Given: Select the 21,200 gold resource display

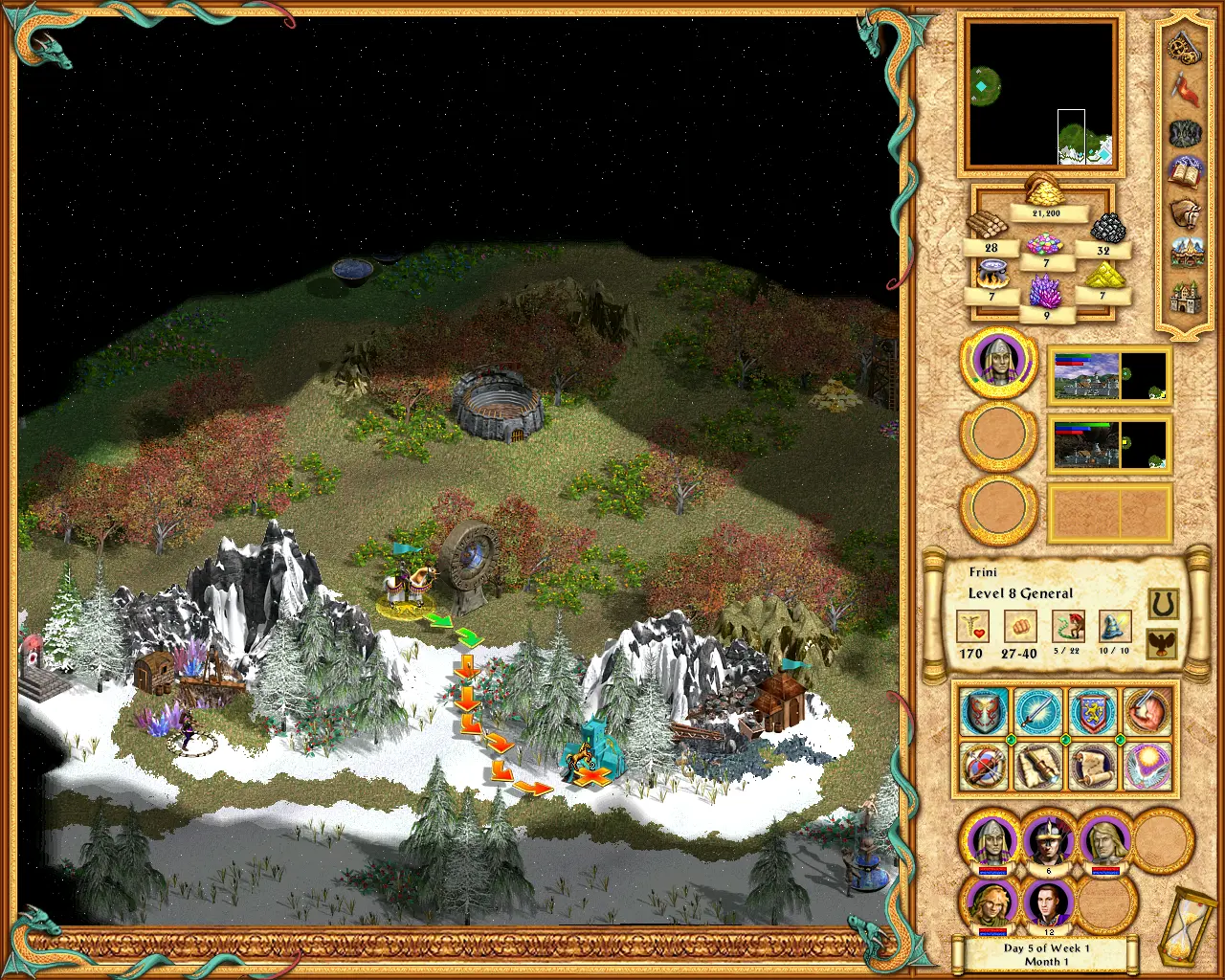Looking at the screenshot, I should click(1046, 212).
